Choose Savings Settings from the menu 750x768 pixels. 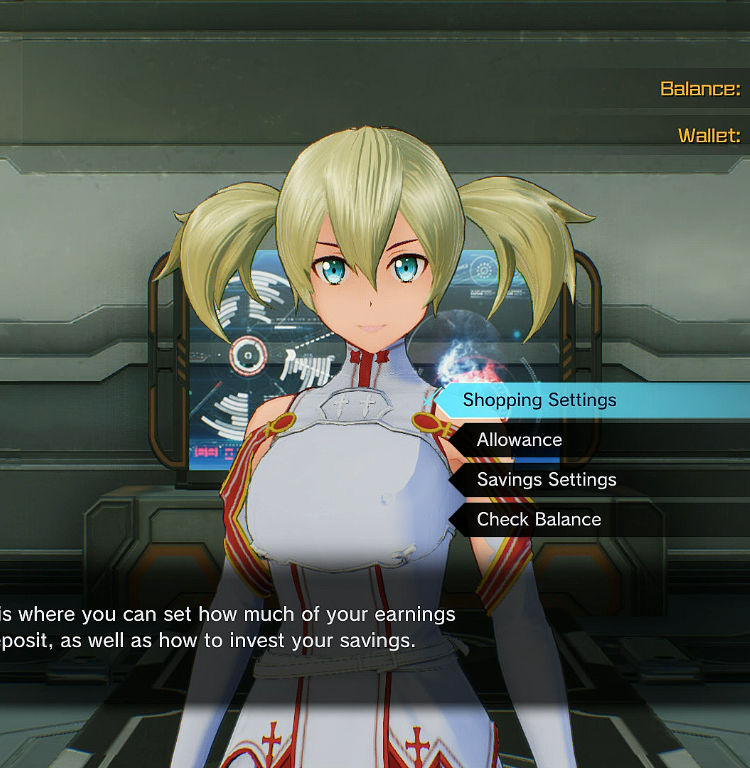click(x=546, y=480)
